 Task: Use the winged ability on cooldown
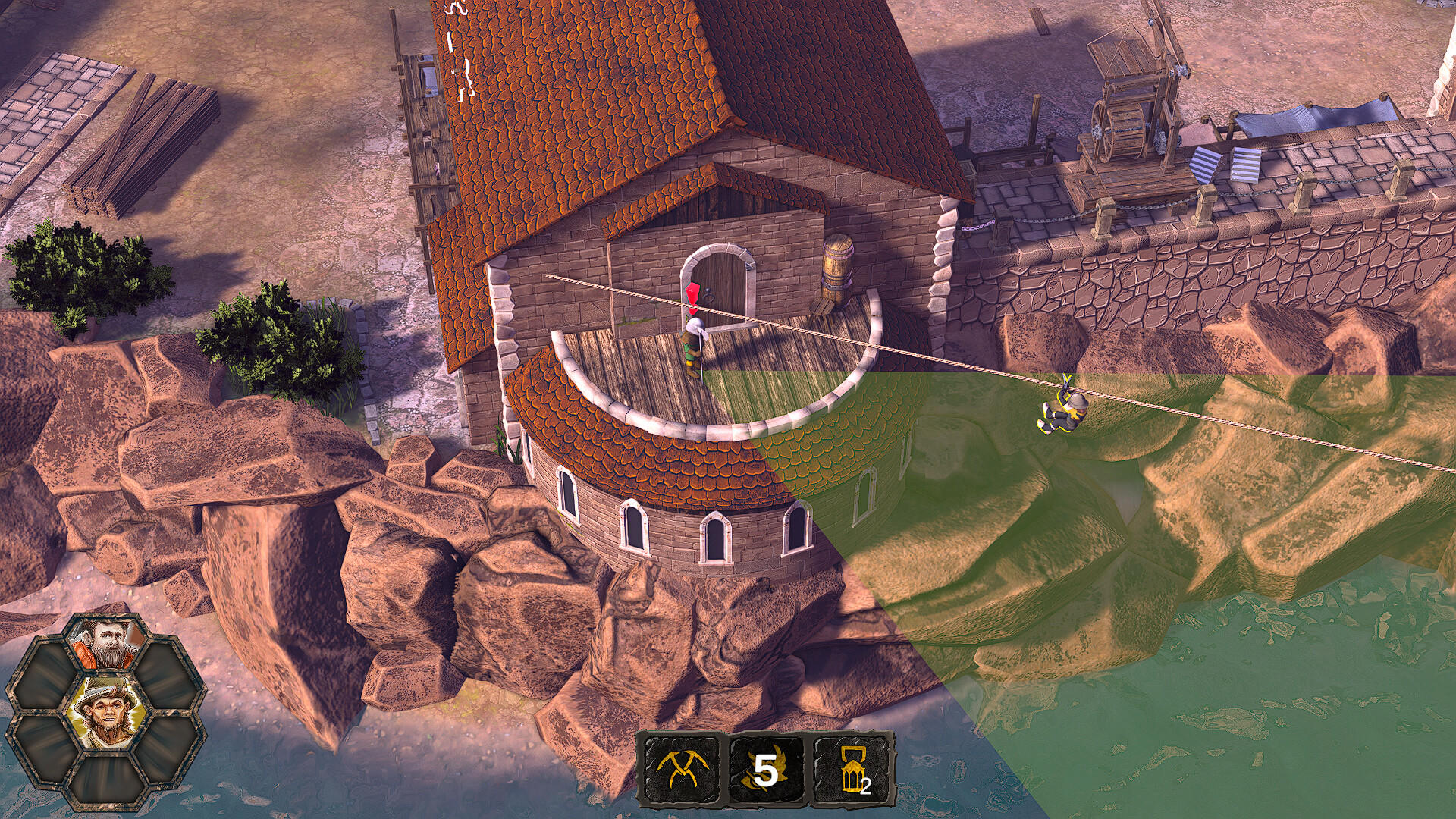(x=766, y=770)
